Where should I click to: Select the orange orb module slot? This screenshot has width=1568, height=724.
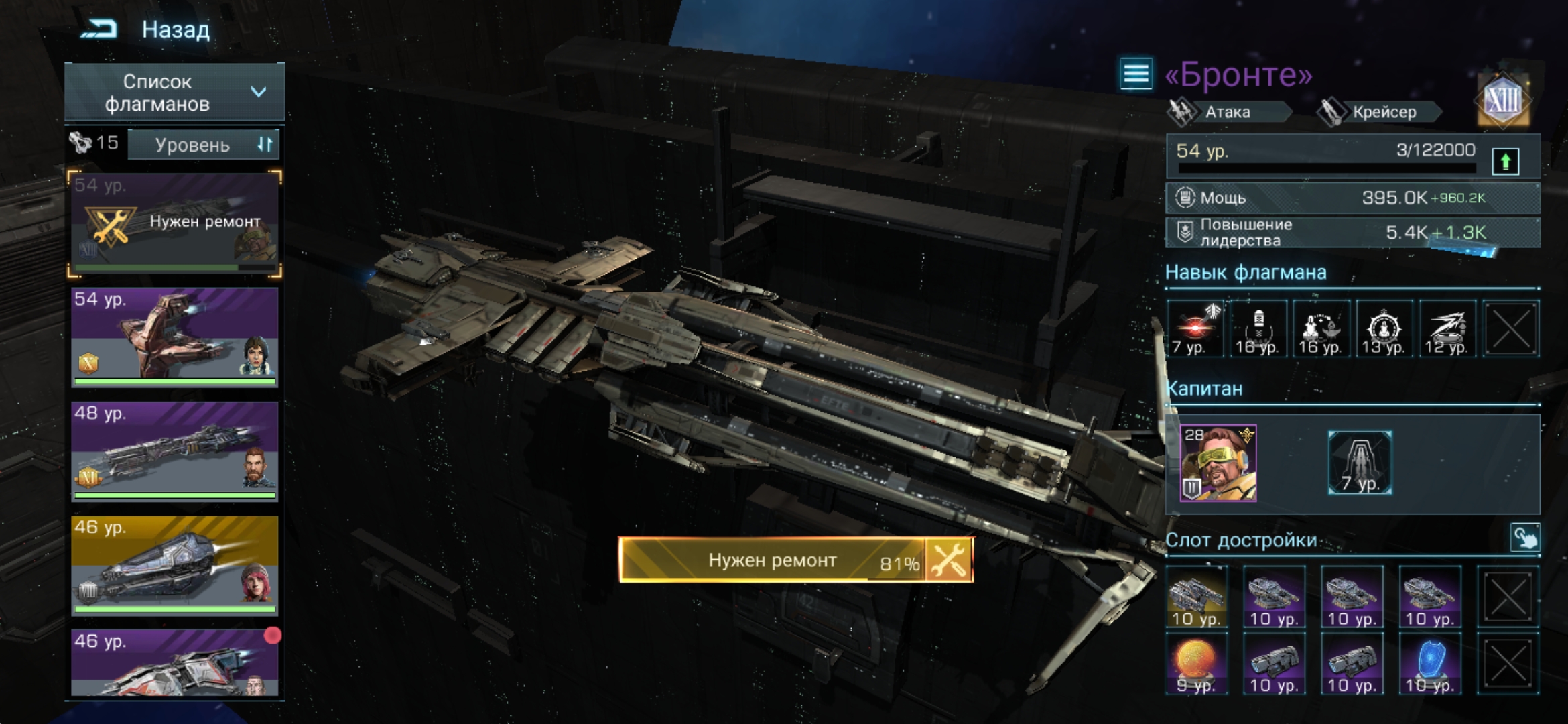coord(1196,664)
